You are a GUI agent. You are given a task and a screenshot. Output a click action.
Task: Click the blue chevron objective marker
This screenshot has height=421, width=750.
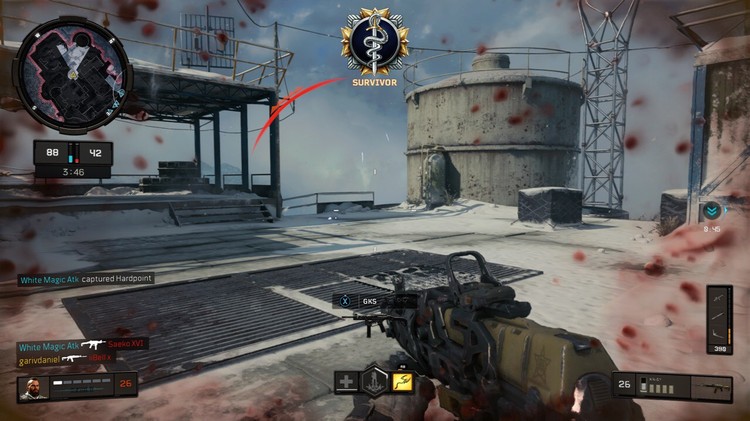pyautogui.click(x=710, y=211)
